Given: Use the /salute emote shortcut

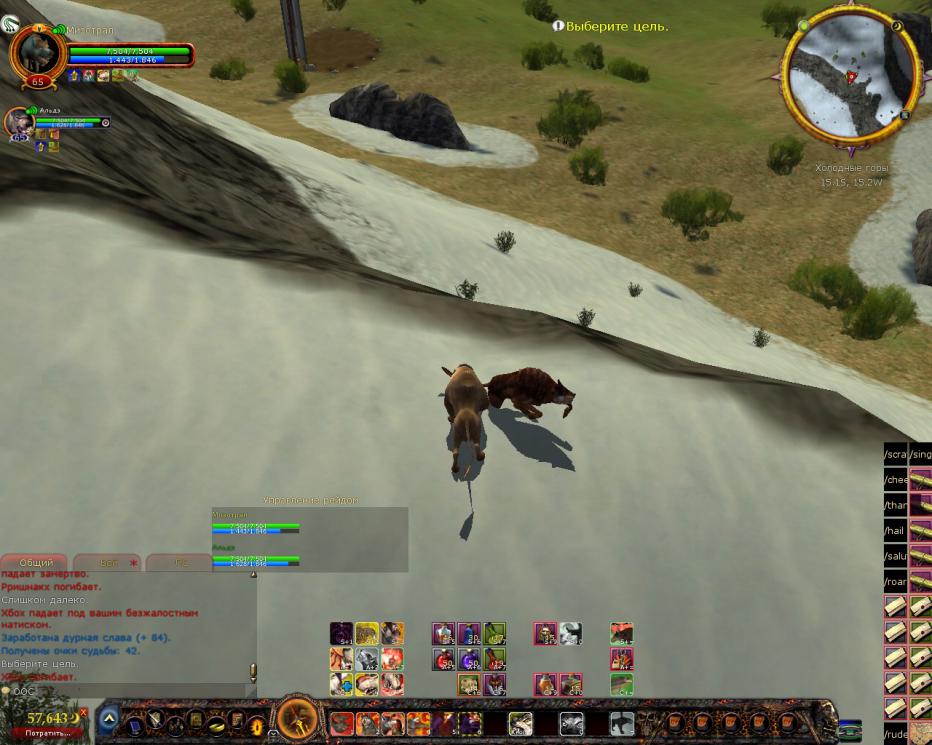Looking at the screenshot, I should [x=895, y=556].
